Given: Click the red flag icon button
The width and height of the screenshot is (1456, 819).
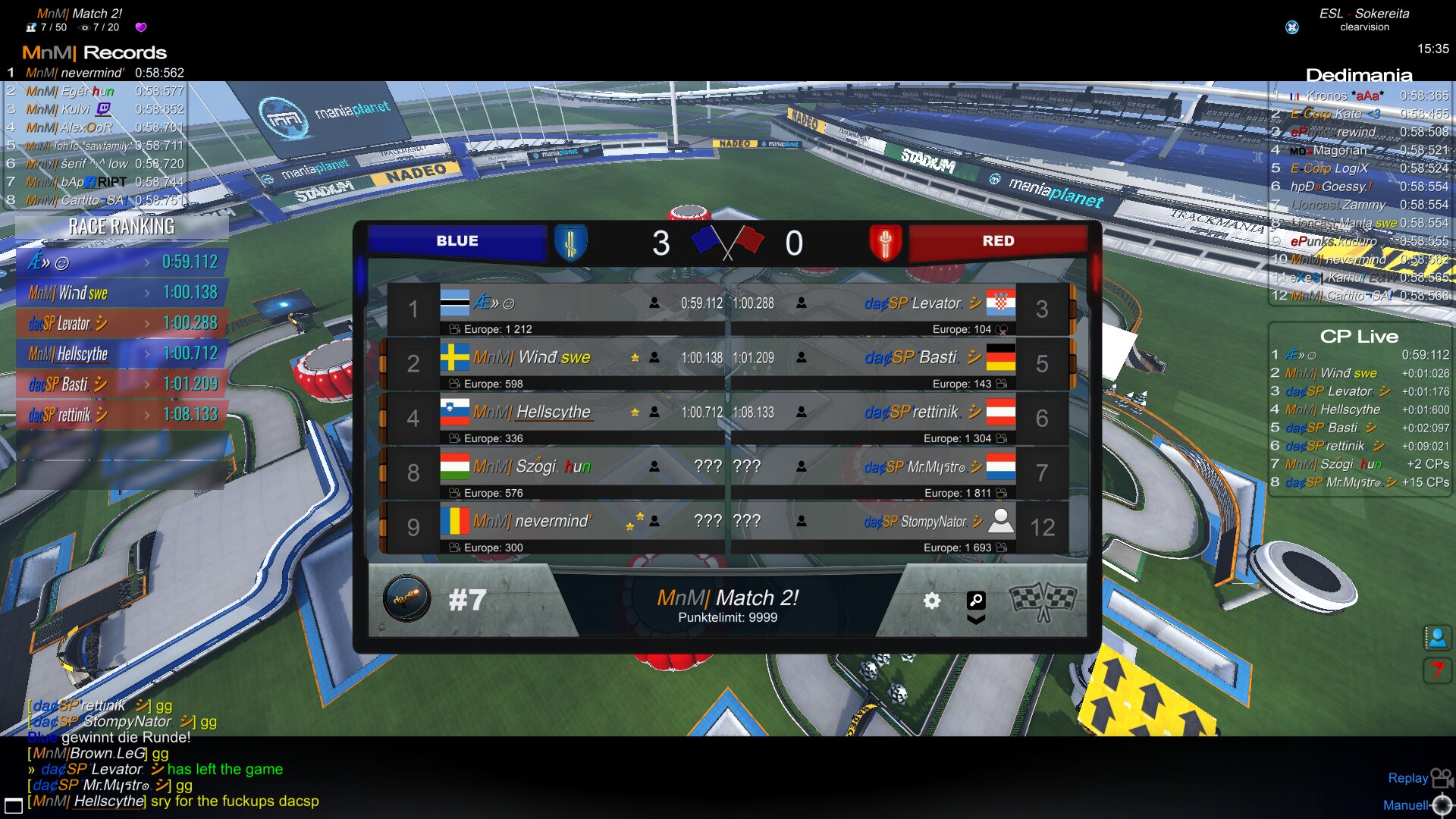Looking at the screenshot, I should (1437, 670).
